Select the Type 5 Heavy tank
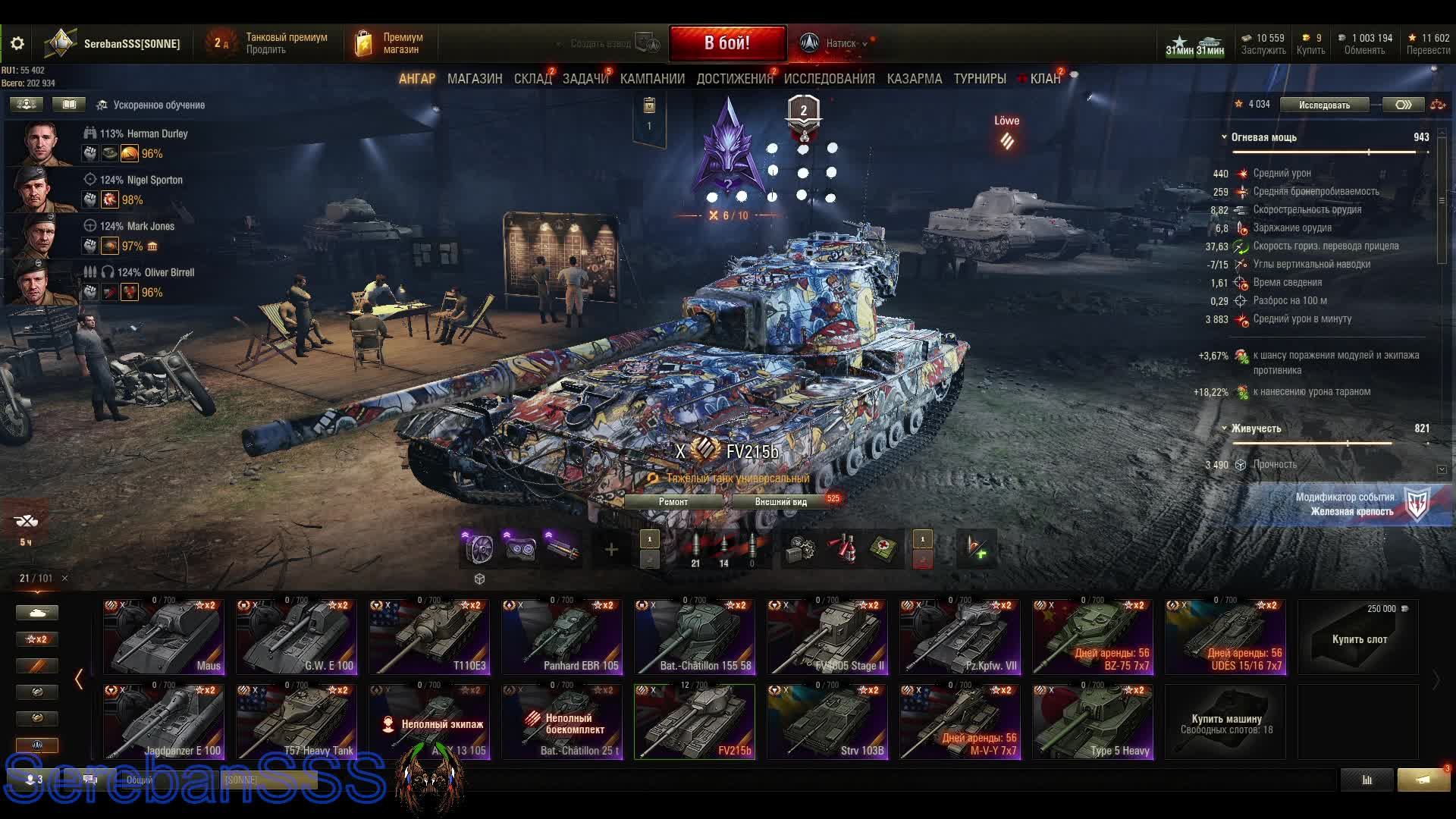This screenshot has width=1456, height=819. tap(1093, 722)
